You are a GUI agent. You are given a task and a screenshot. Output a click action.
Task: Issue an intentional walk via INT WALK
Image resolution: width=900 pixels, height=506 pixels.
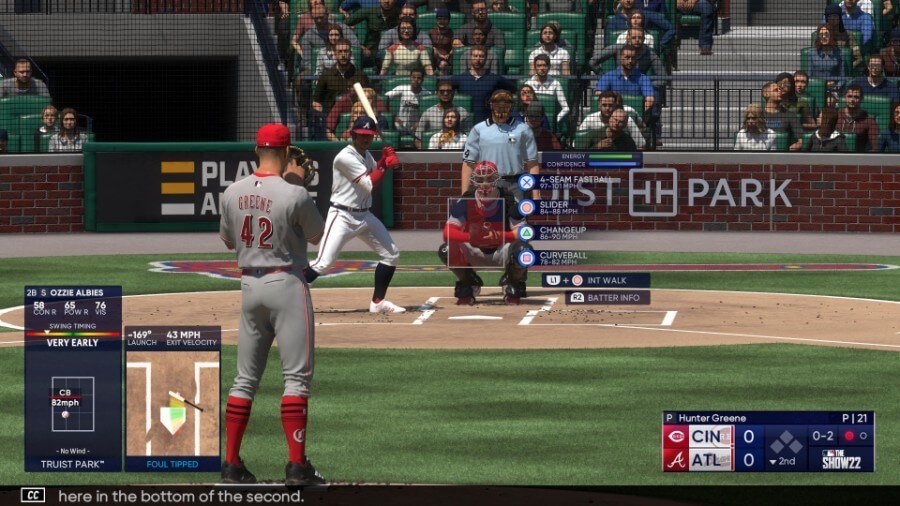coord(596,281)
